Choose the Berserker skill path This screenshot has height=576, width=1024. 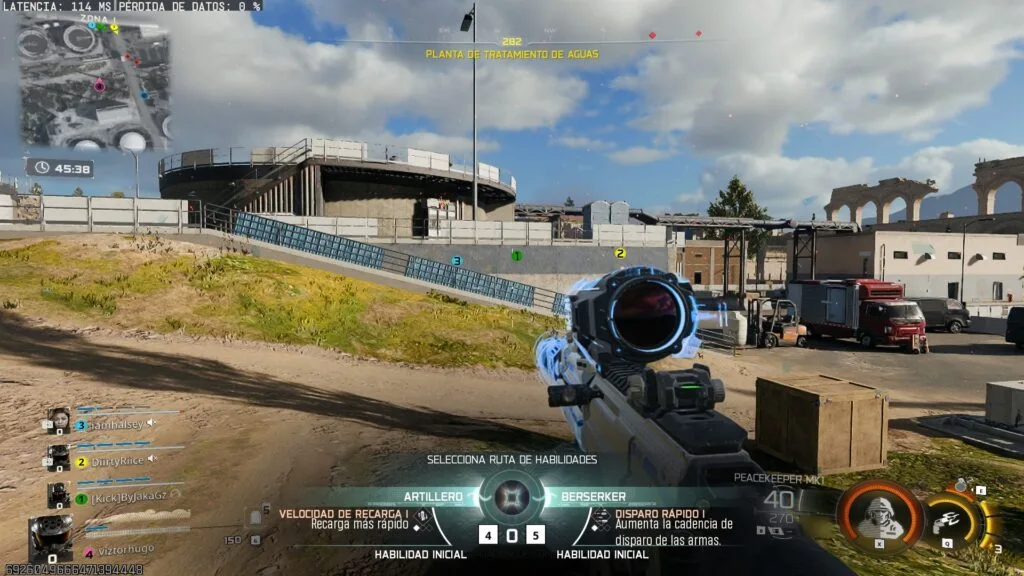tap(593, 496)
